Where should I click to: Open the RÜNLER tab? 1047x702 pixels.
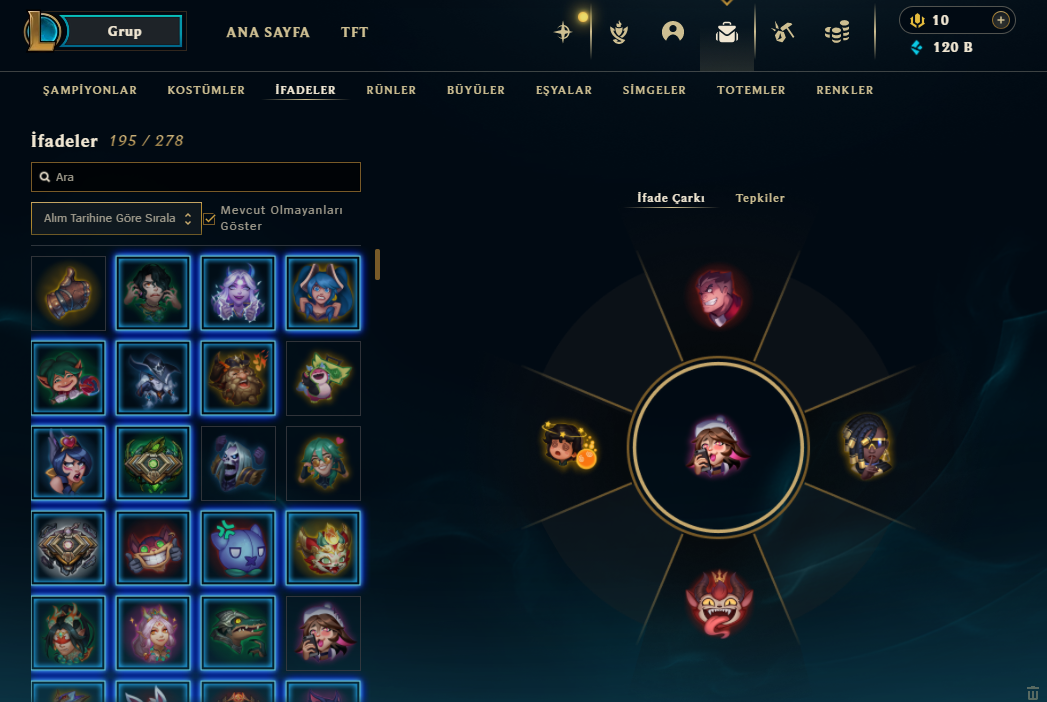[391, 90]
